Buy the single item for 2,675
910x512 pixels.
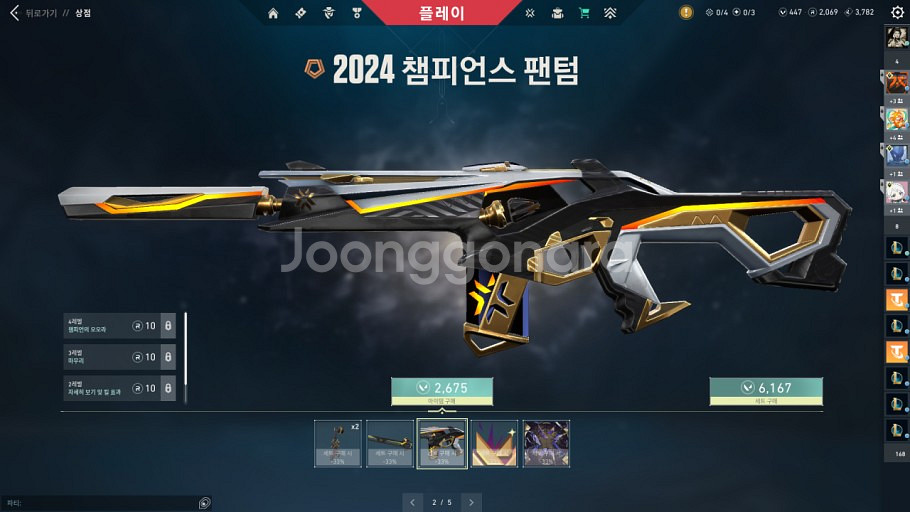click(x=442, y=388)
